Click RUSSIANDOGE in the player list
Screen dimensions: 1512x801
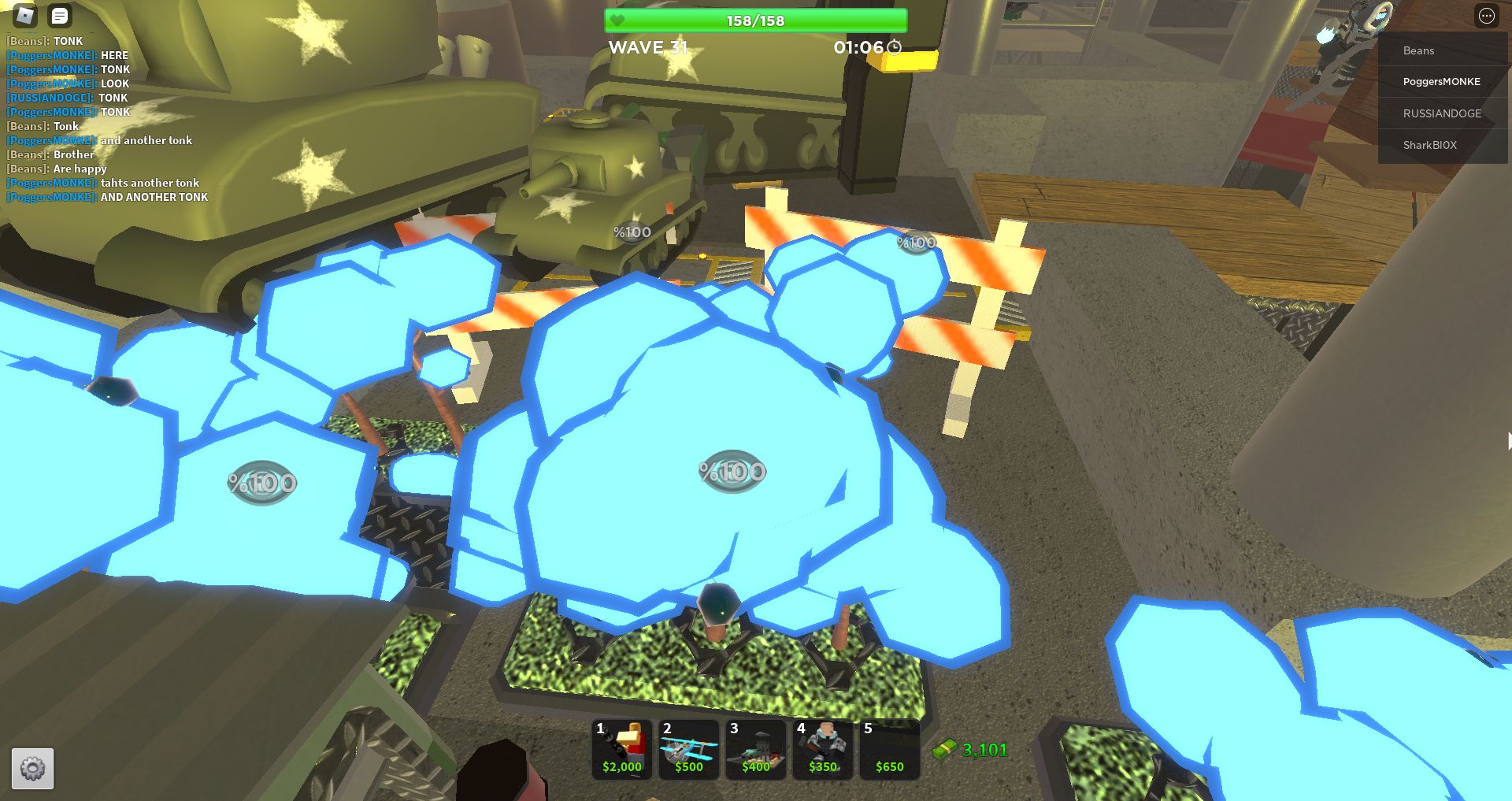click(x=1442, y=113)
